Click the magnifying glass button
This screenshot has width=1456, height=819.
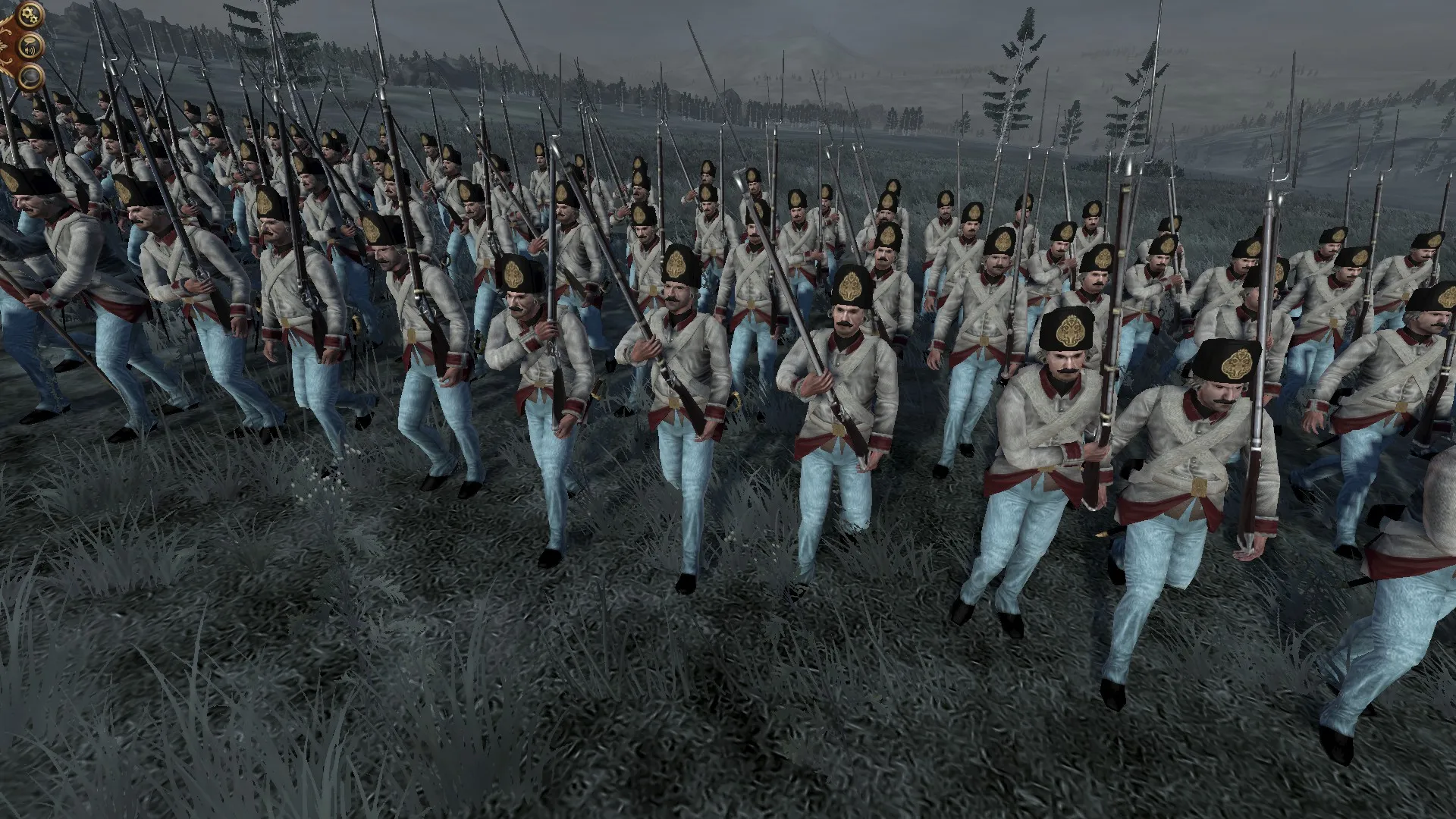point(30,77)
